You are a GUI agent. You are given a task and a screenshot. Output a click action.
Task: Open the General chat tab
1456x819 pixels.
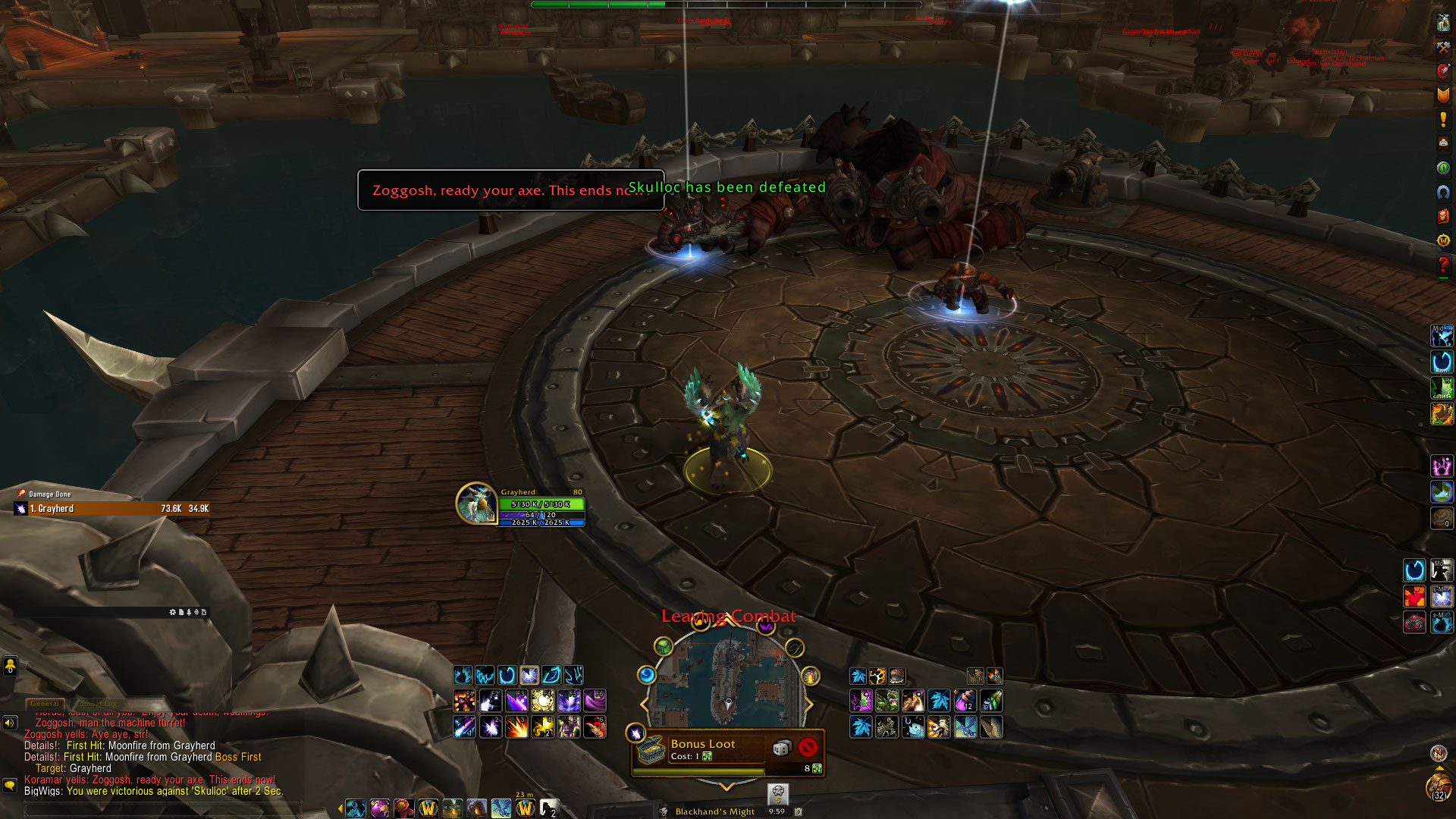tap(45, 704)
